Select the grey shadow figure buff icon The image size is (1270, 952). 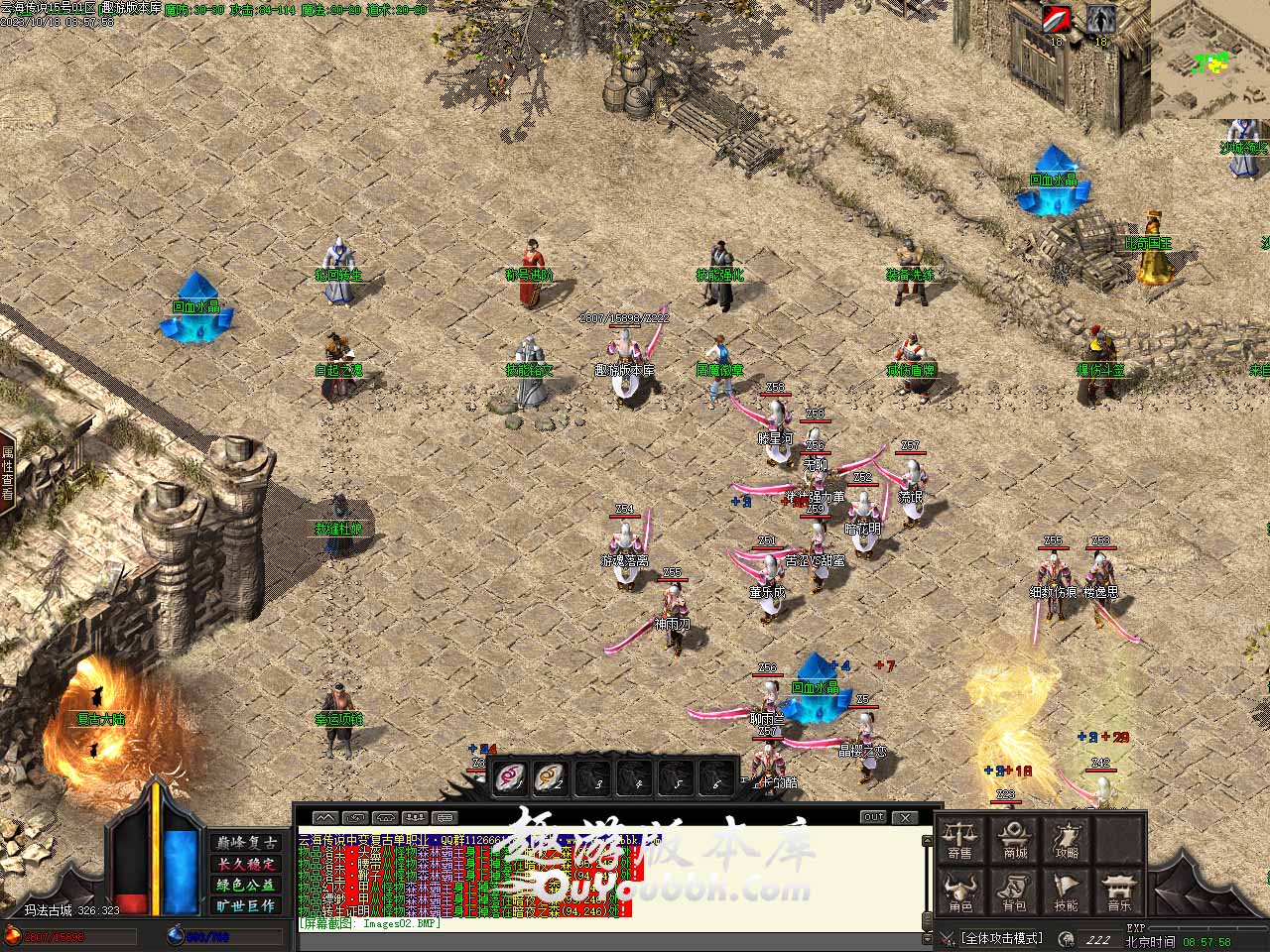click(1099, 20)
